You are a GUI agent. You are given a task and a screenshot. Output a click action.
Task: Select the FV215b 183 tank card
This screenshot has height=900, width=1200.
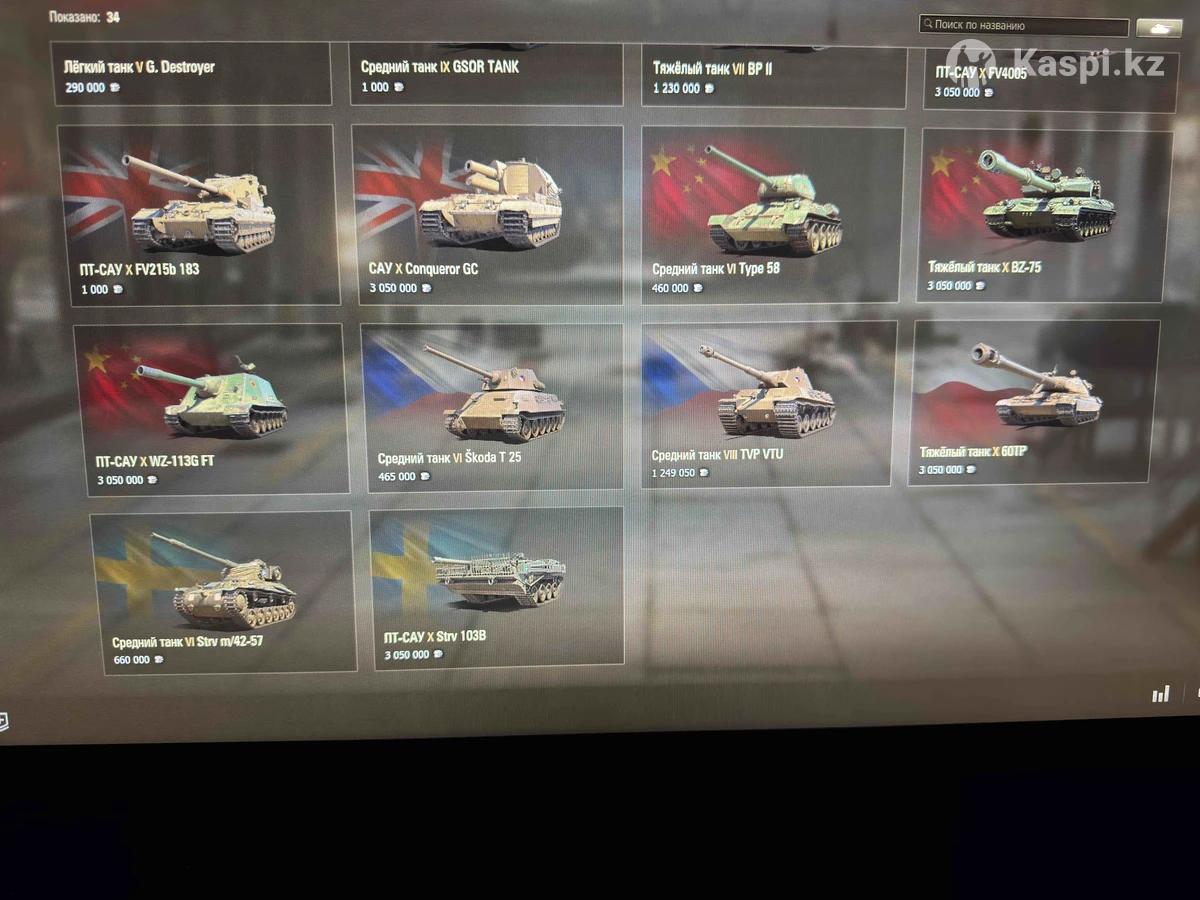(199, 214)
